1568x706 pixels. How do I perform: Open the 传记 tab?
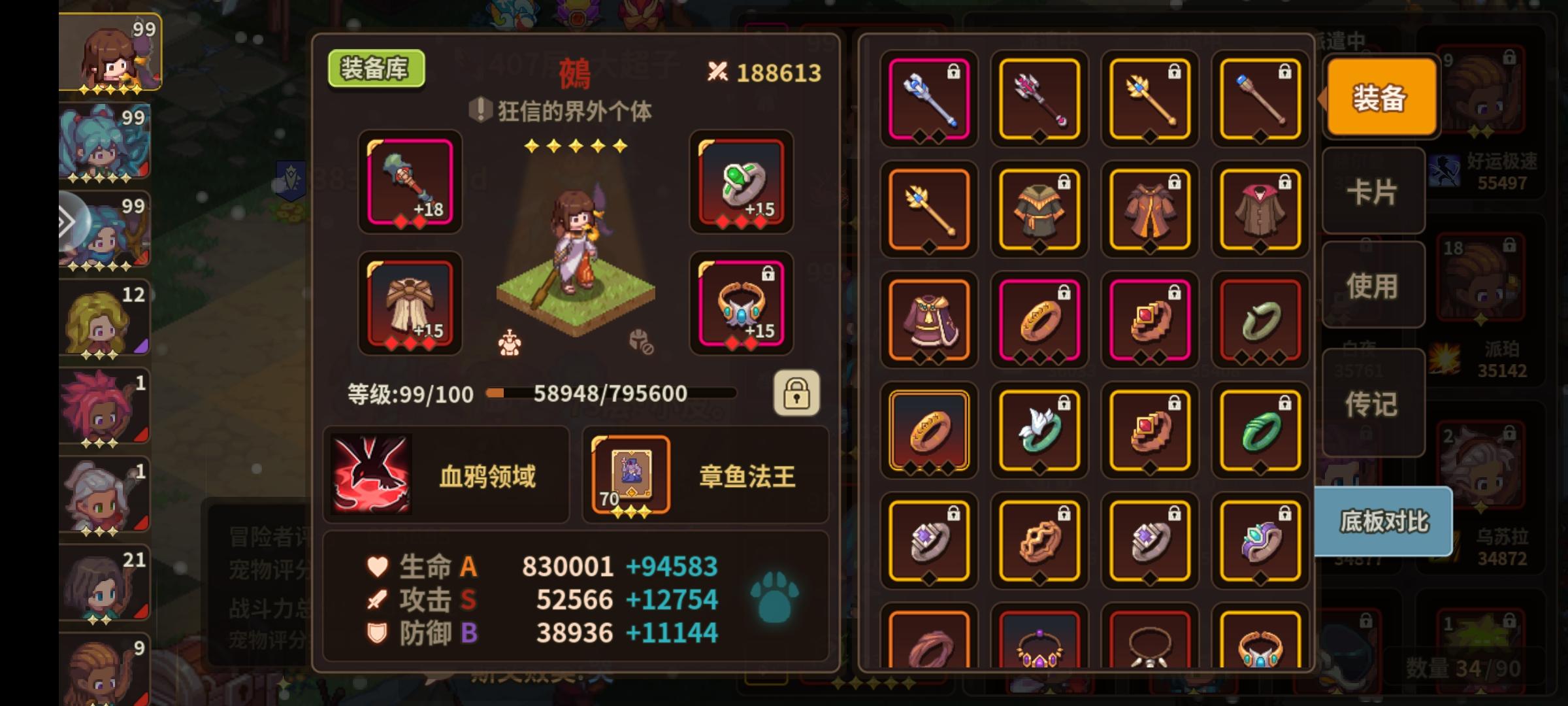tap(1373, 404)
